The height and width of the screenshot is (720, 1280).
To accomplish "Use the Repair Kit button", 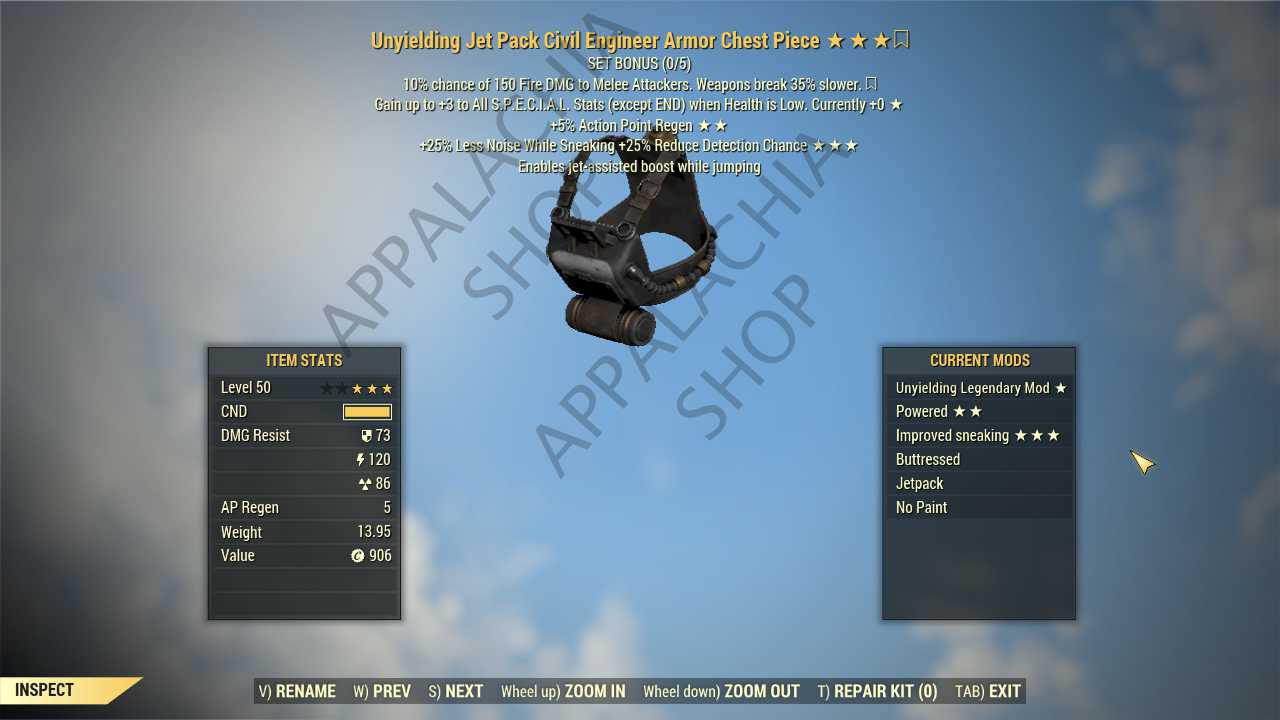I will pos(877,691).
